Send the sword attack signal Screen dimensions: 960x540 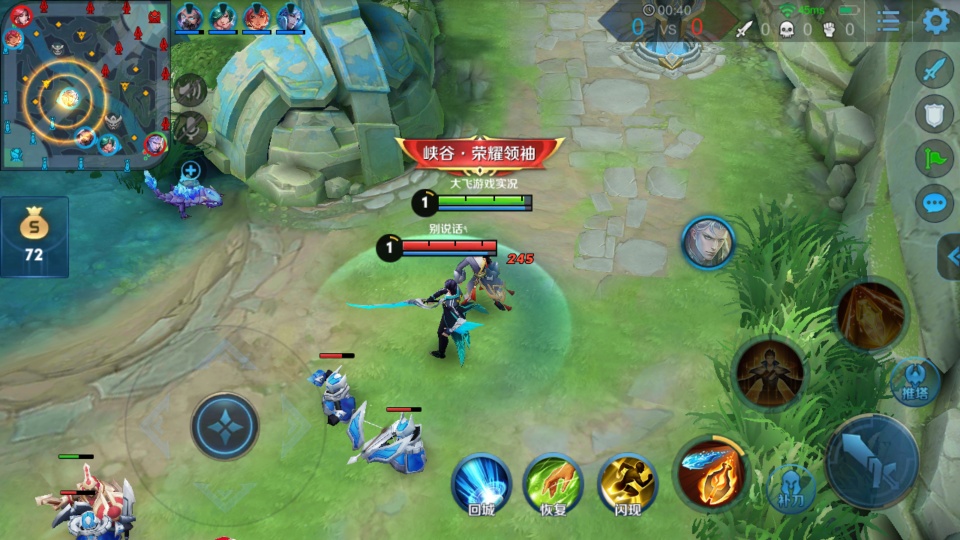pos(934,70)
